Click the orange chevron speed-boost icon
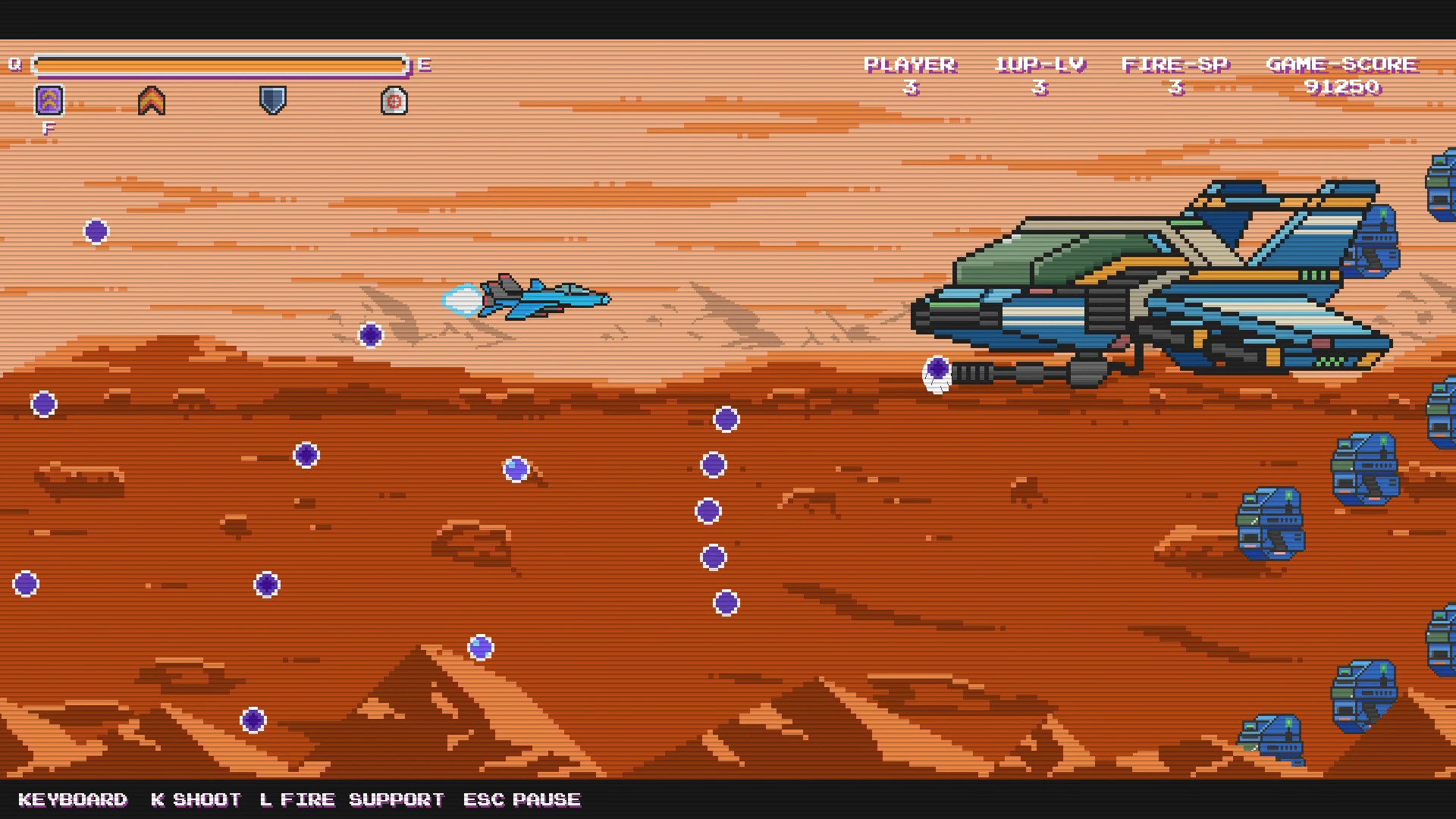 (151, 99)
